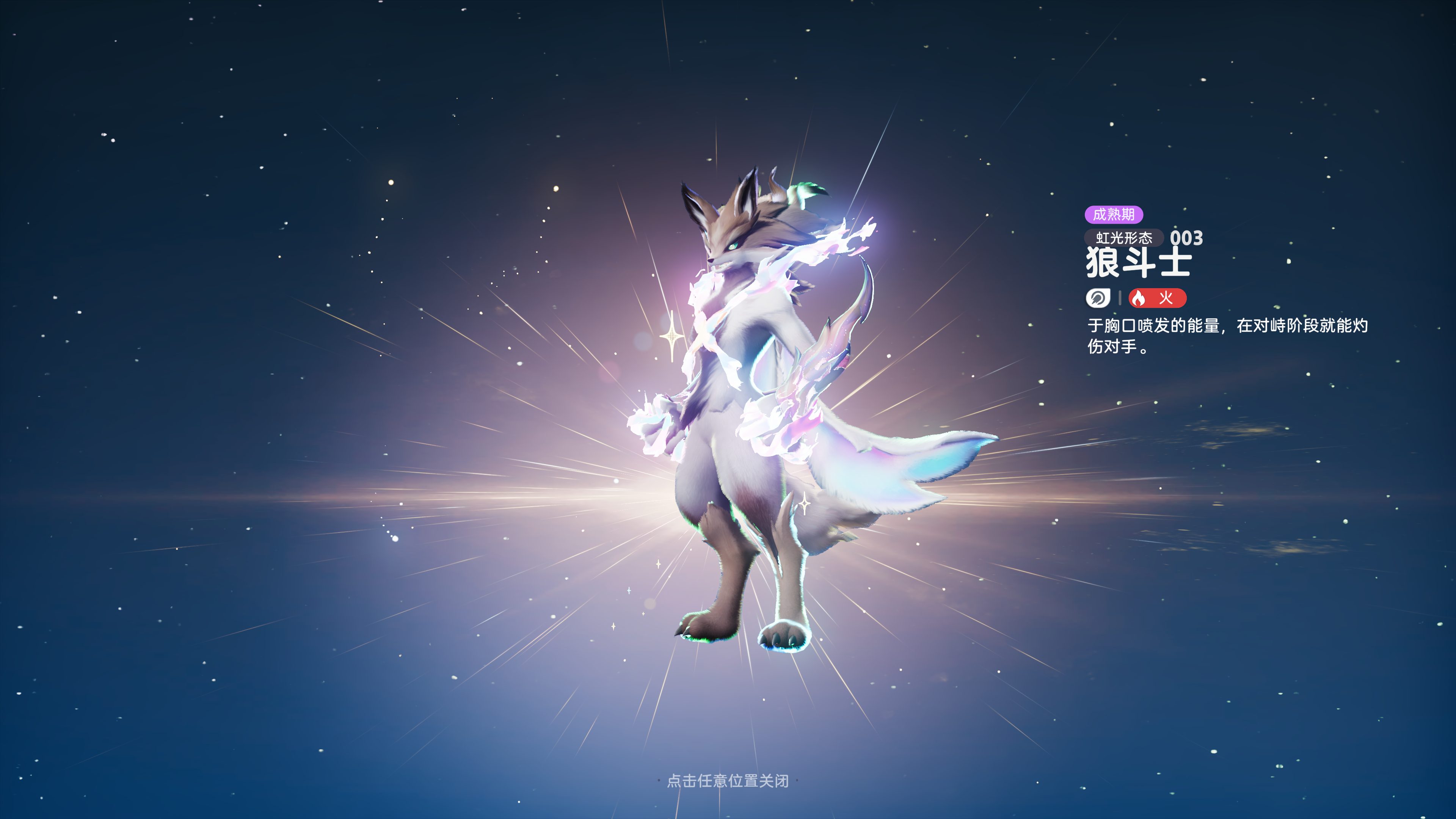Select the purple 成熟期 stage tag
The height and width of the screenshot is (819, 1456).
tap(1114, 215)
